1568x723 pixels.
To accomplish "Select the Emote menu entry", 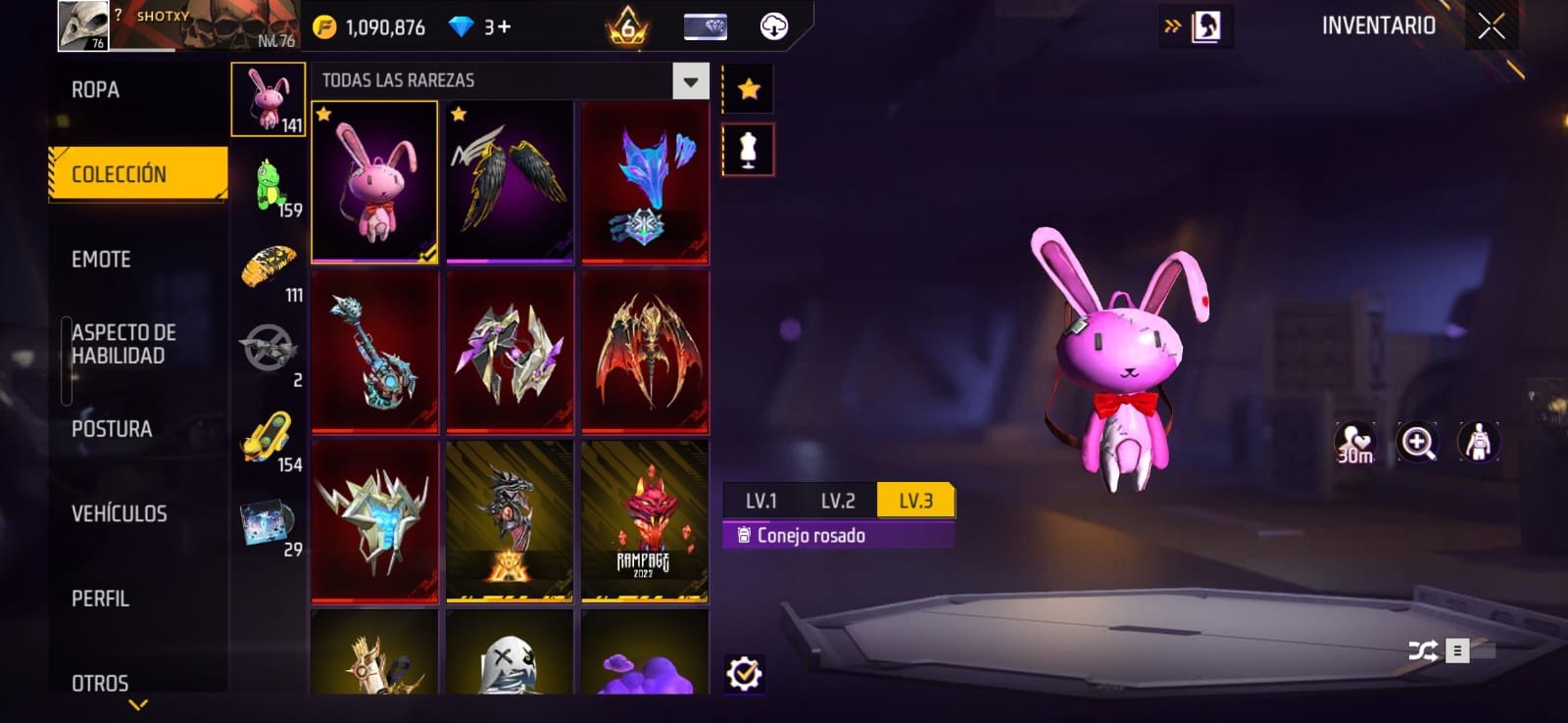I will tap(101, 260).
